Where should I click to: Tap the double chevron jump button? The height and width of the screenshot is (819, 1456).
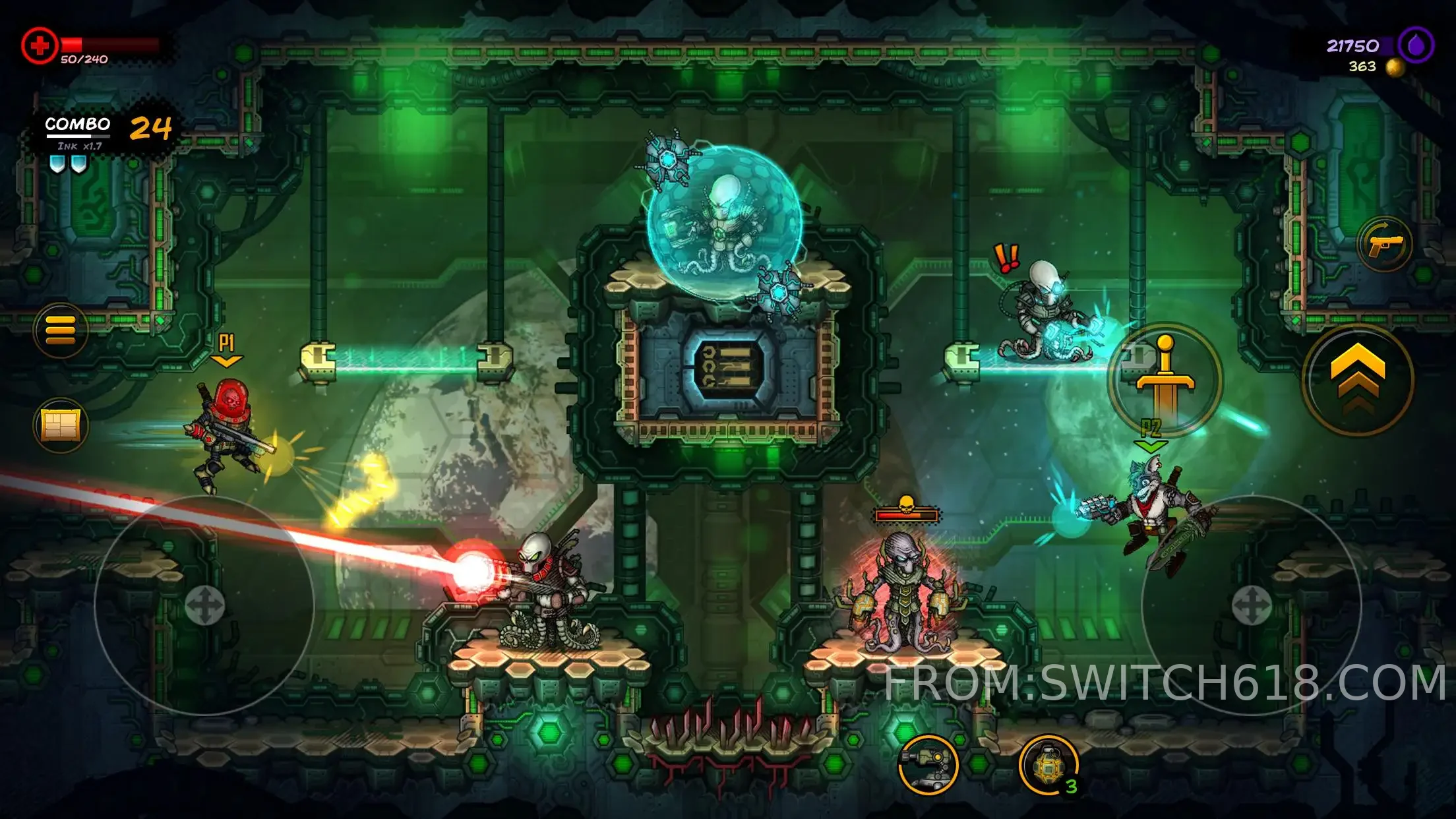1358,379
